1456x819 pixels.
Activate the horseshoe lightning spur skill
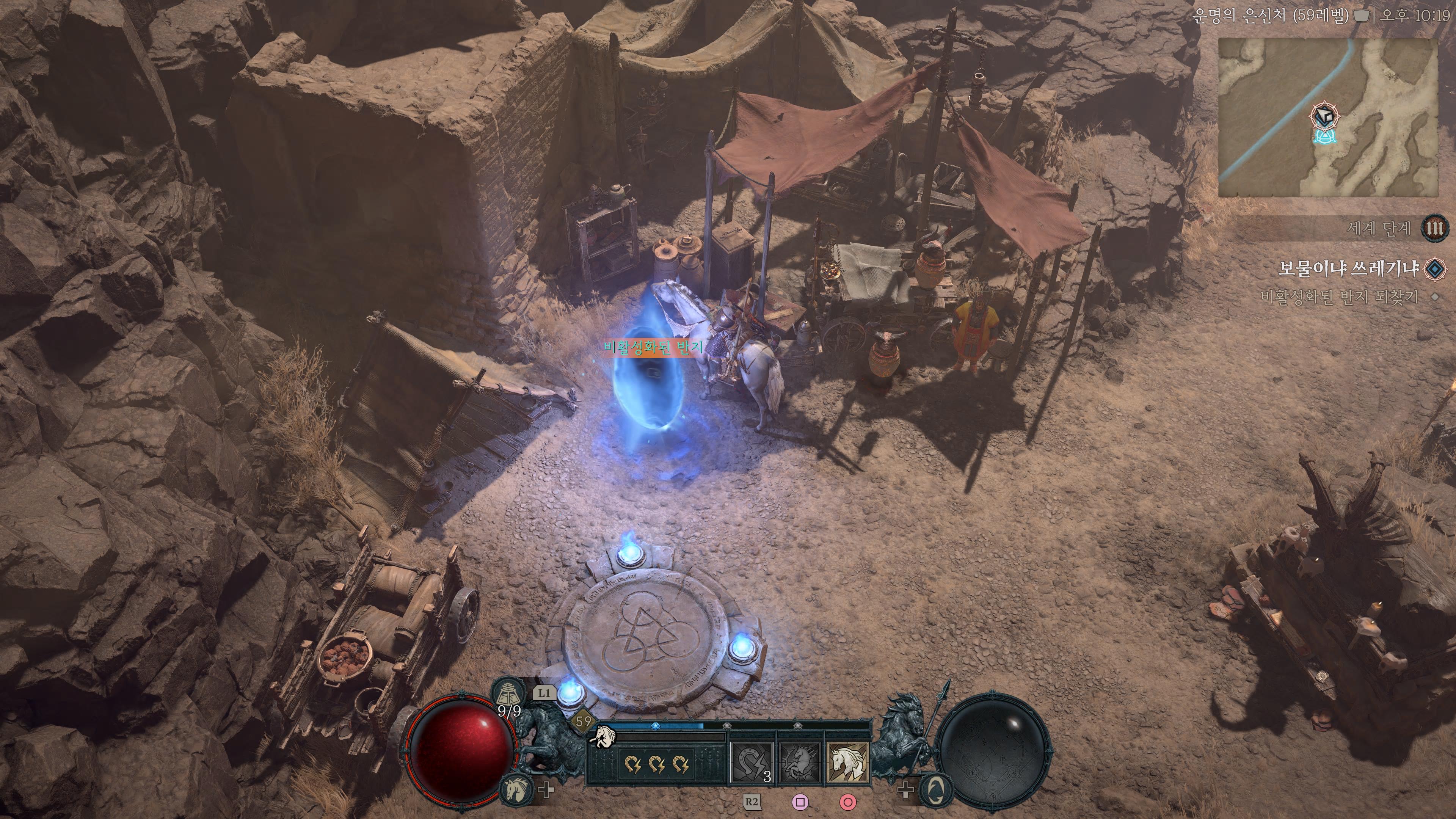[x=752, y=763]
